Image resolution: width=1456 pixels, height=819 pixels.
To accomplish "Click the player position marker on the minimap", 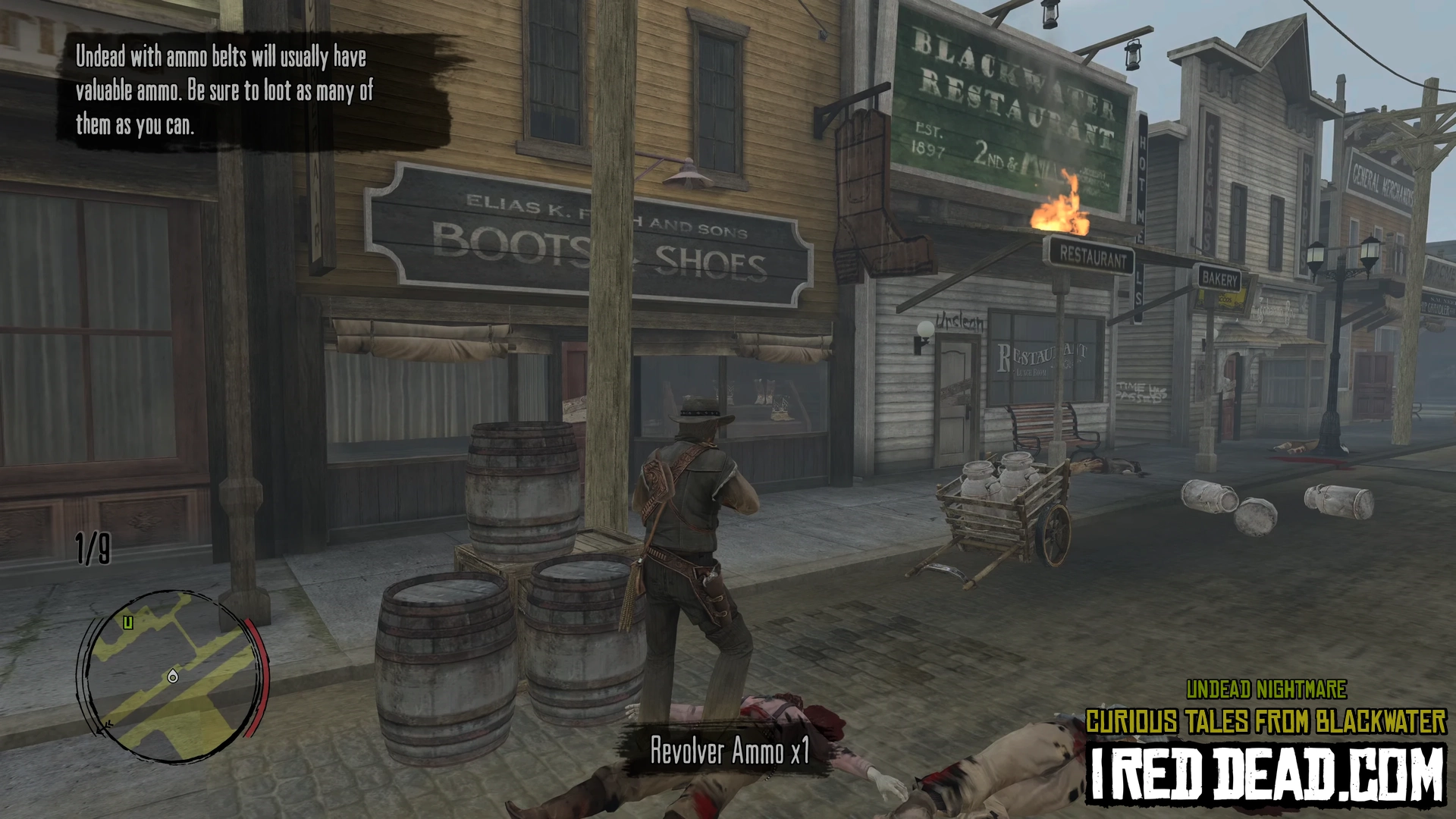I will [x=173, y=676].
